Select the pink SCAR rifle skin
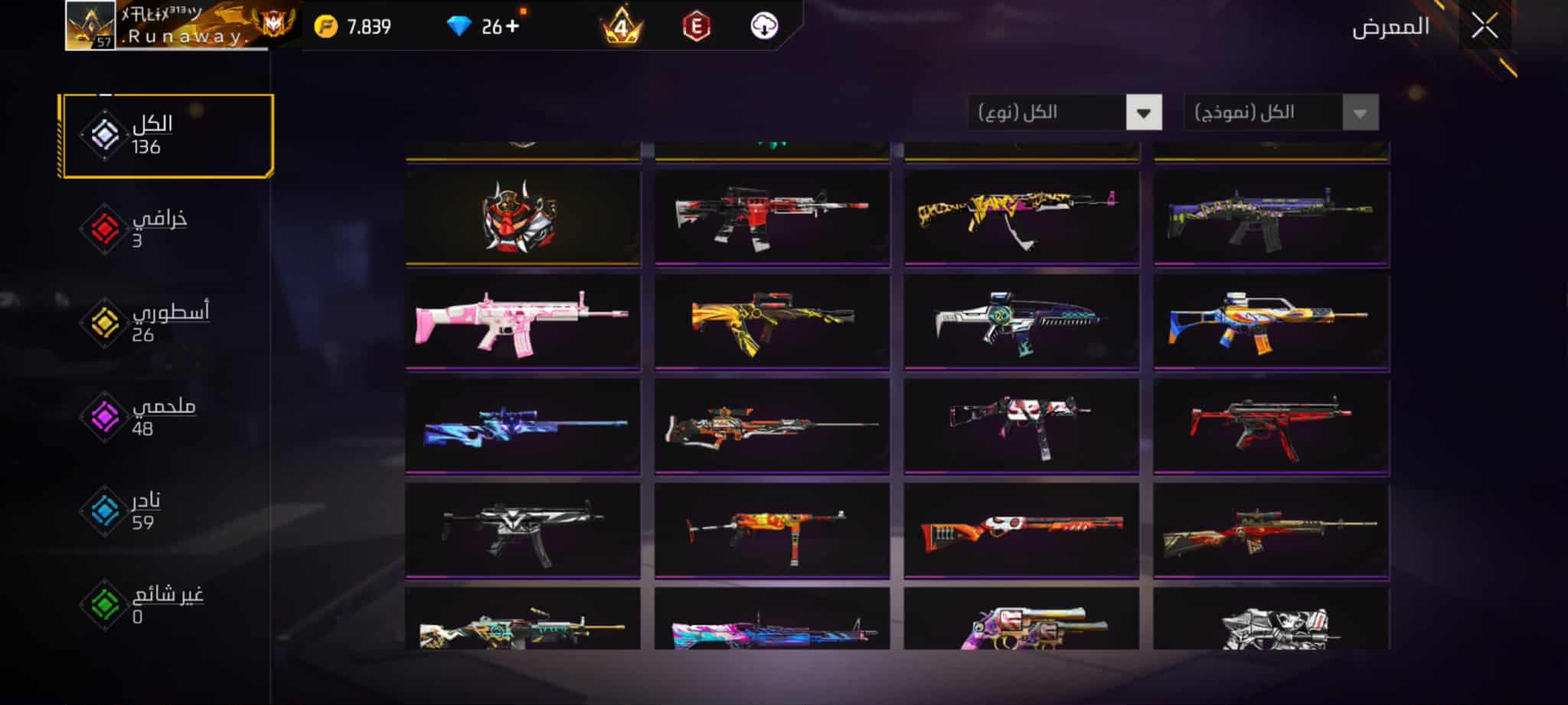Image resolution: width=1568 pixels, height=705 pixels. pyautogui.click(x=522, y=322)
